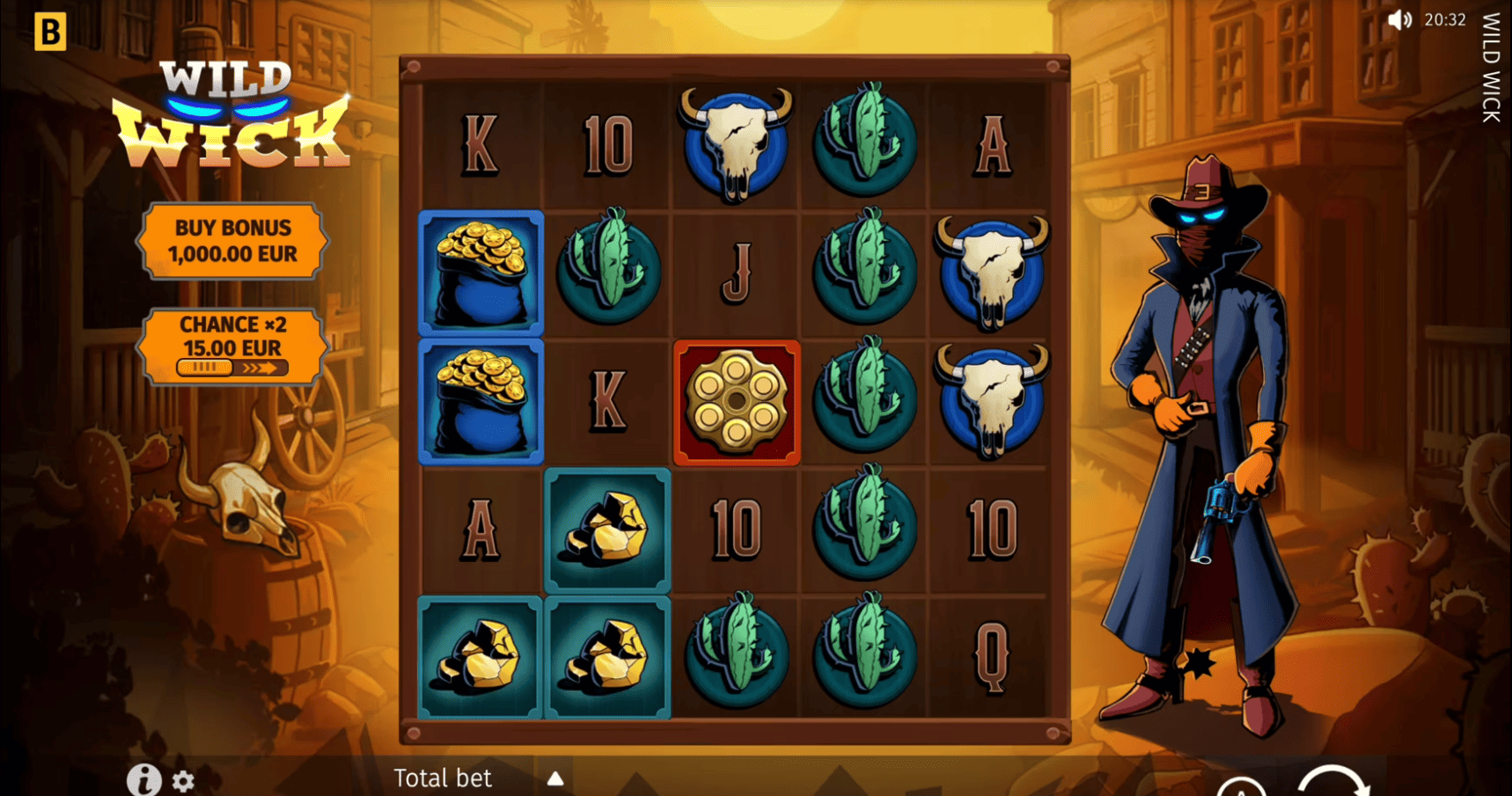Open the game info page
This screenshot has width=1512, height=796.
(x=143, y=779)
